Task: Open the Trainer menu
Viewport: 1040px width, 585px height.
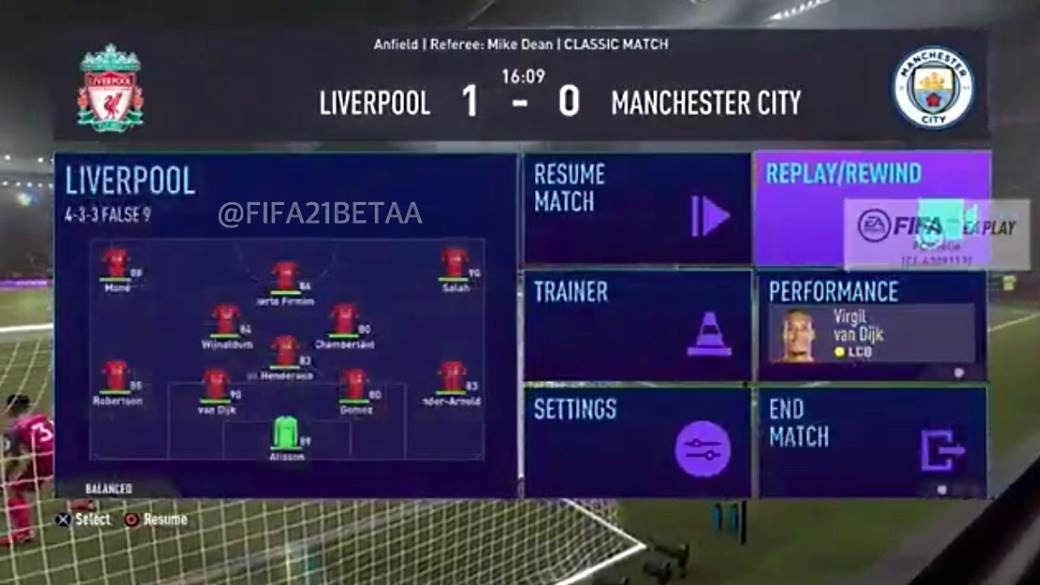Action: [x=636, y=325]
